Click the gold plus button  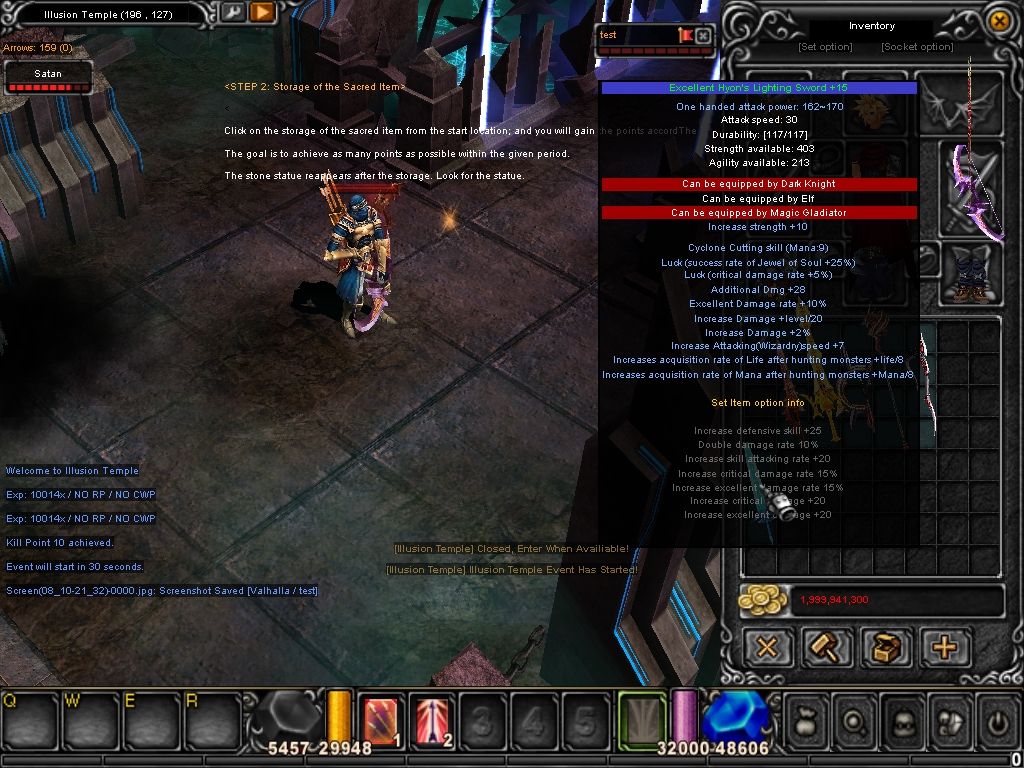(944, 647)
